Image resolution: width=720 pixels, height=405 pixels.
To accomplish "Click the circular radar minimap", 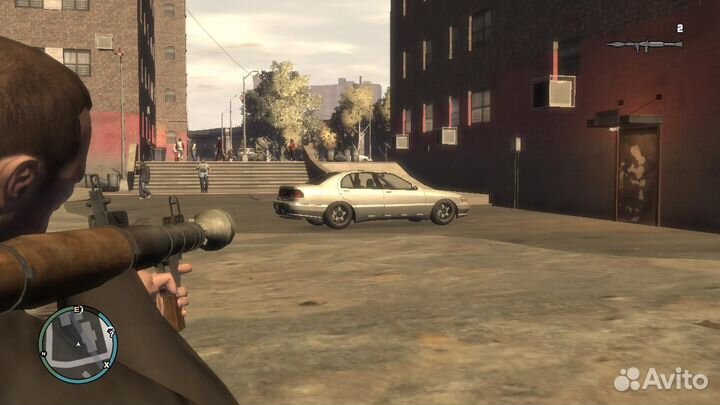I will coord(78,344).
